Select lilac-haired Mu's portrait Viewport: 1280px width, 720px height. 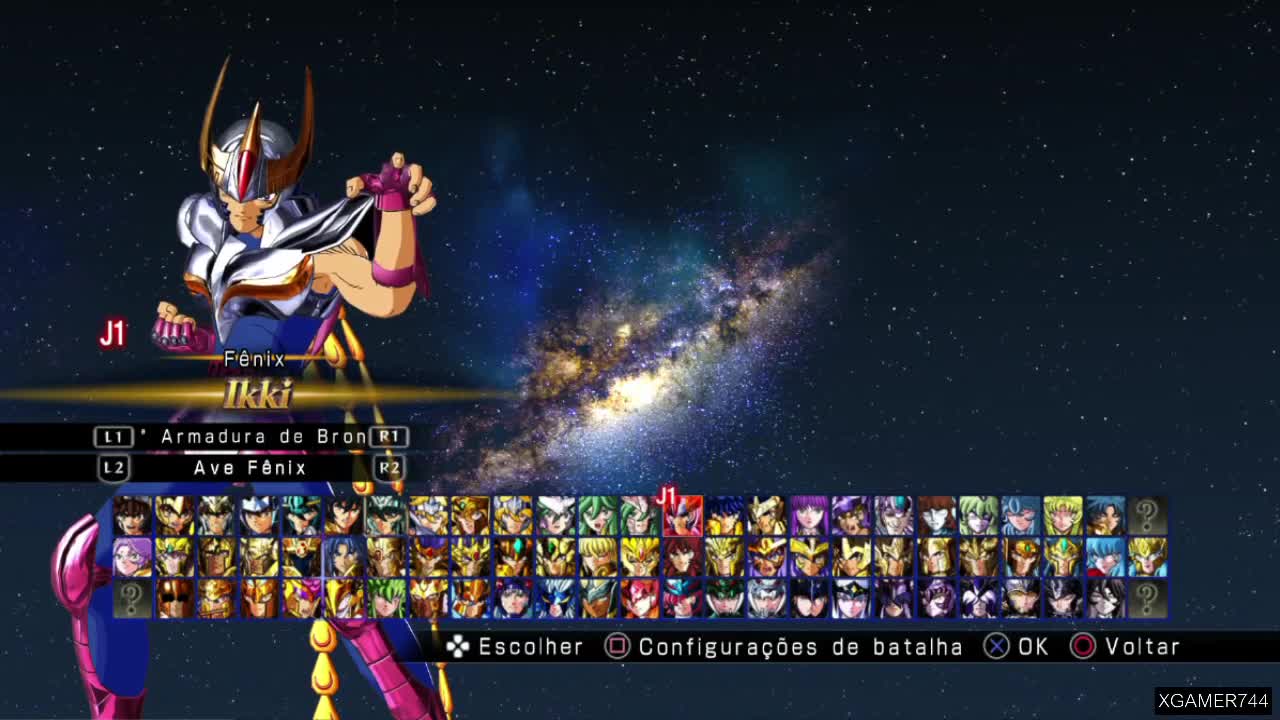(x=132, y=557)
